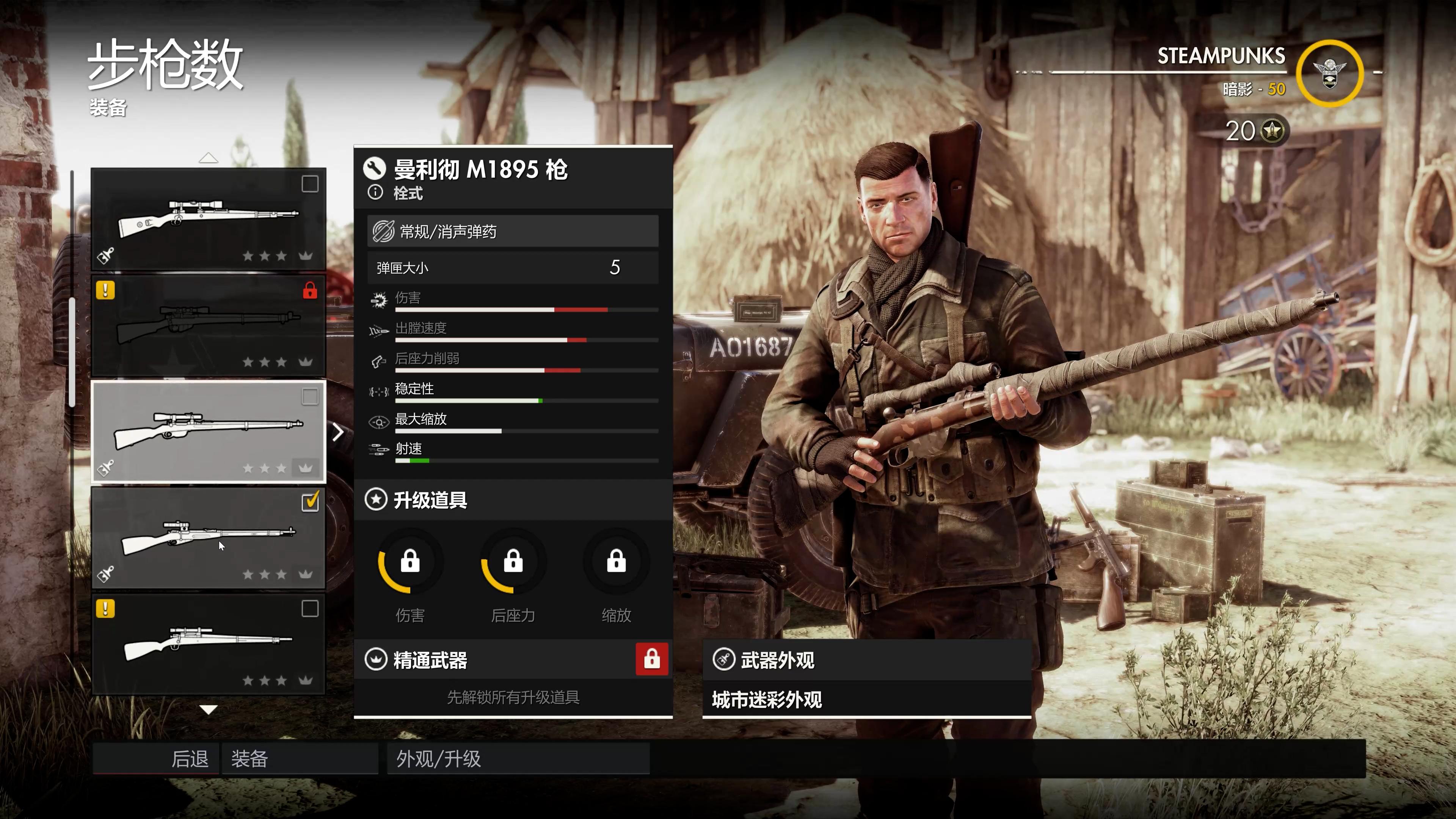Viewport: 1456px width, 819px height.
Task: Open the STEAMPUNKS player rank emblem
Action: [x=1329, y=74]
